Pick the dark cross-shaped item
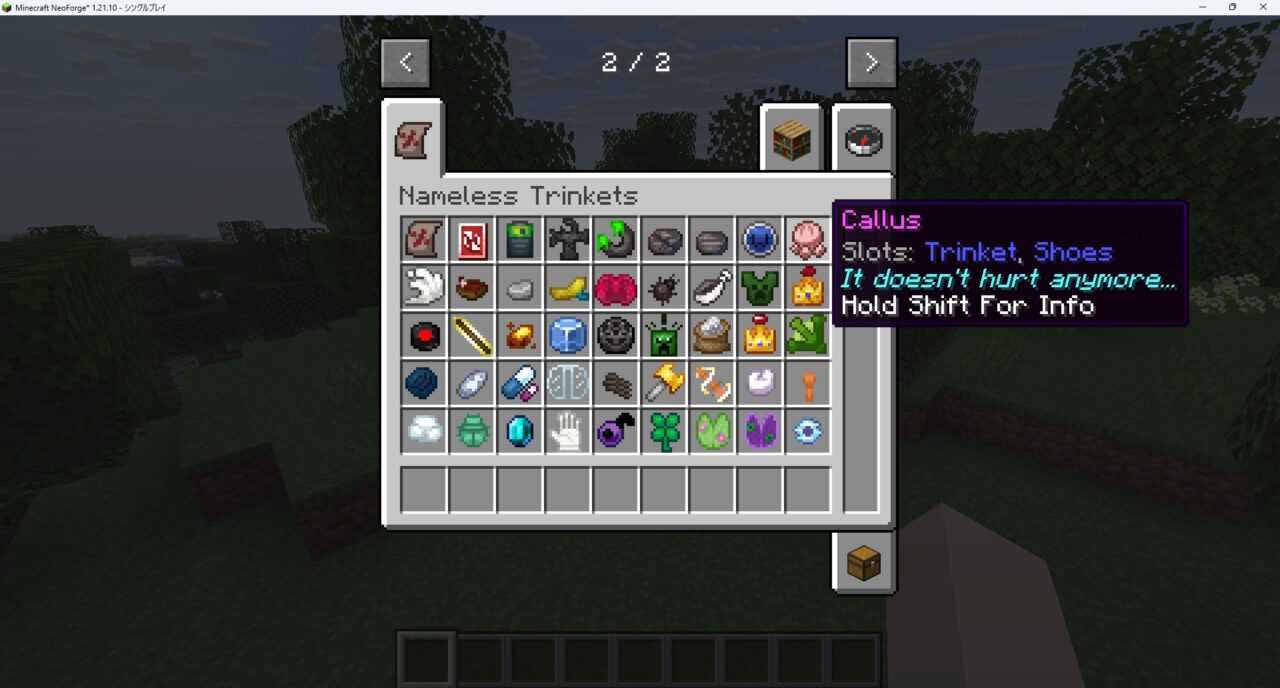The height and width of the screenshot is (688, 1280). click(568, 240)
